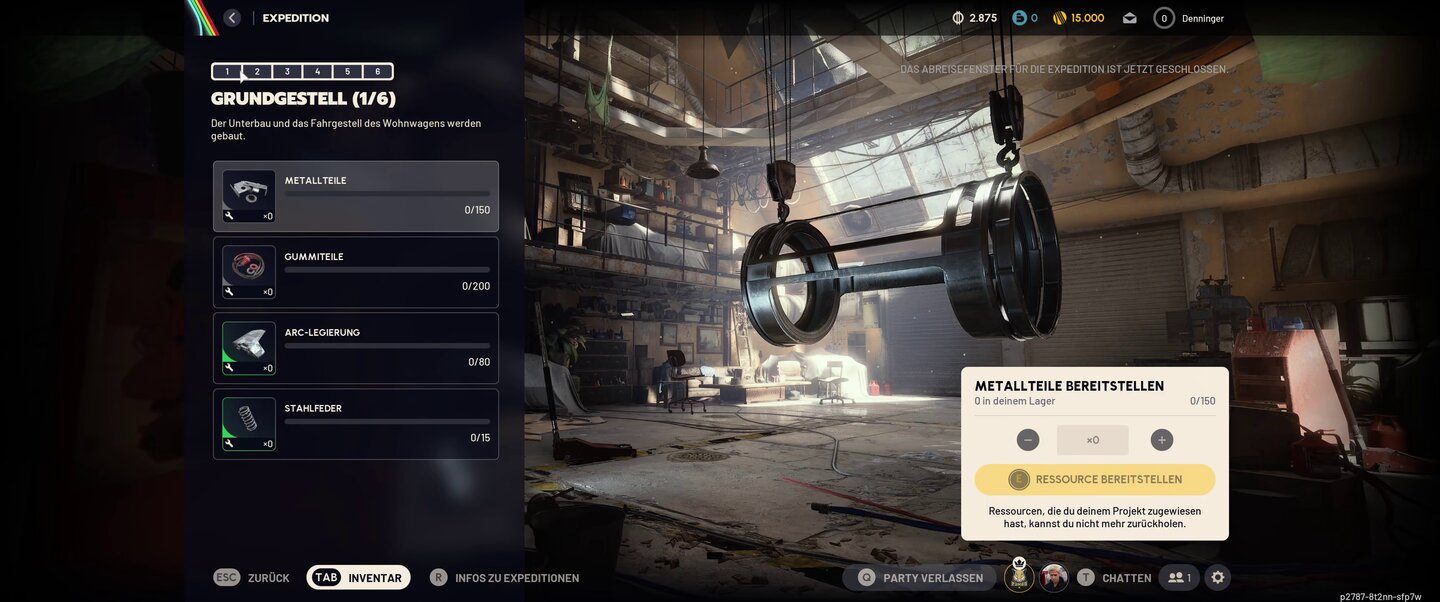
Task: Click the Ressource Bereitstellen button
Action: coord(1095,479)
